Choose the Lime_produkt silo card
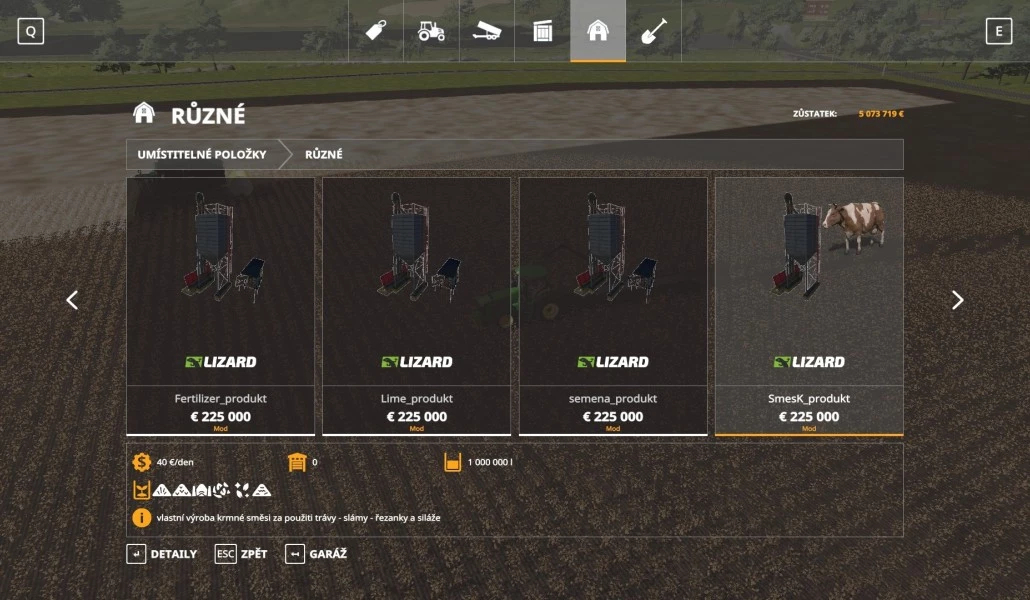 [x=416, y=305]
